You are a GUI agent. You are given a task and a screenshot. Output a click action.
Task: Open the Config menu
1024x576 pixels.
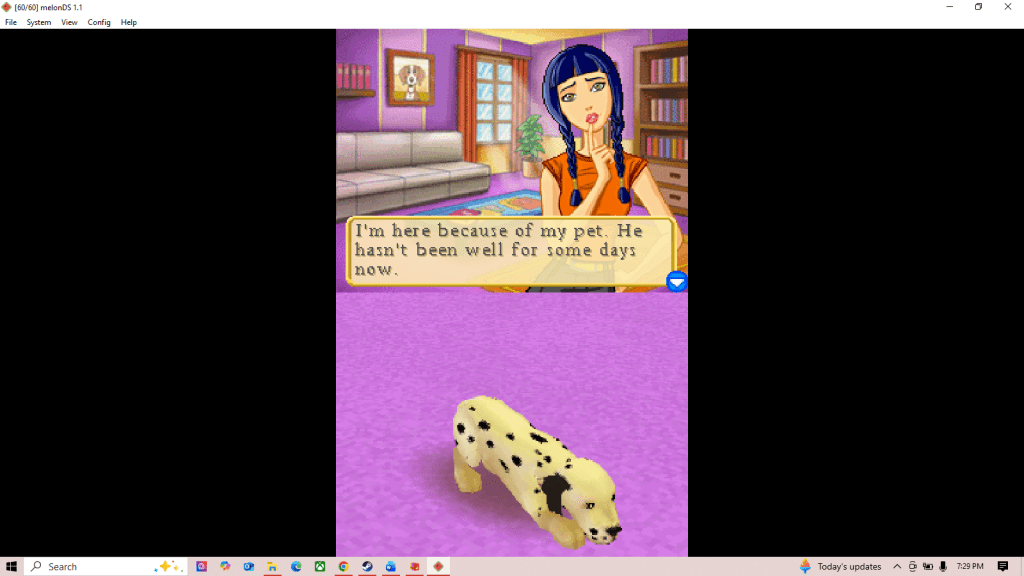[x=99, y=22]
